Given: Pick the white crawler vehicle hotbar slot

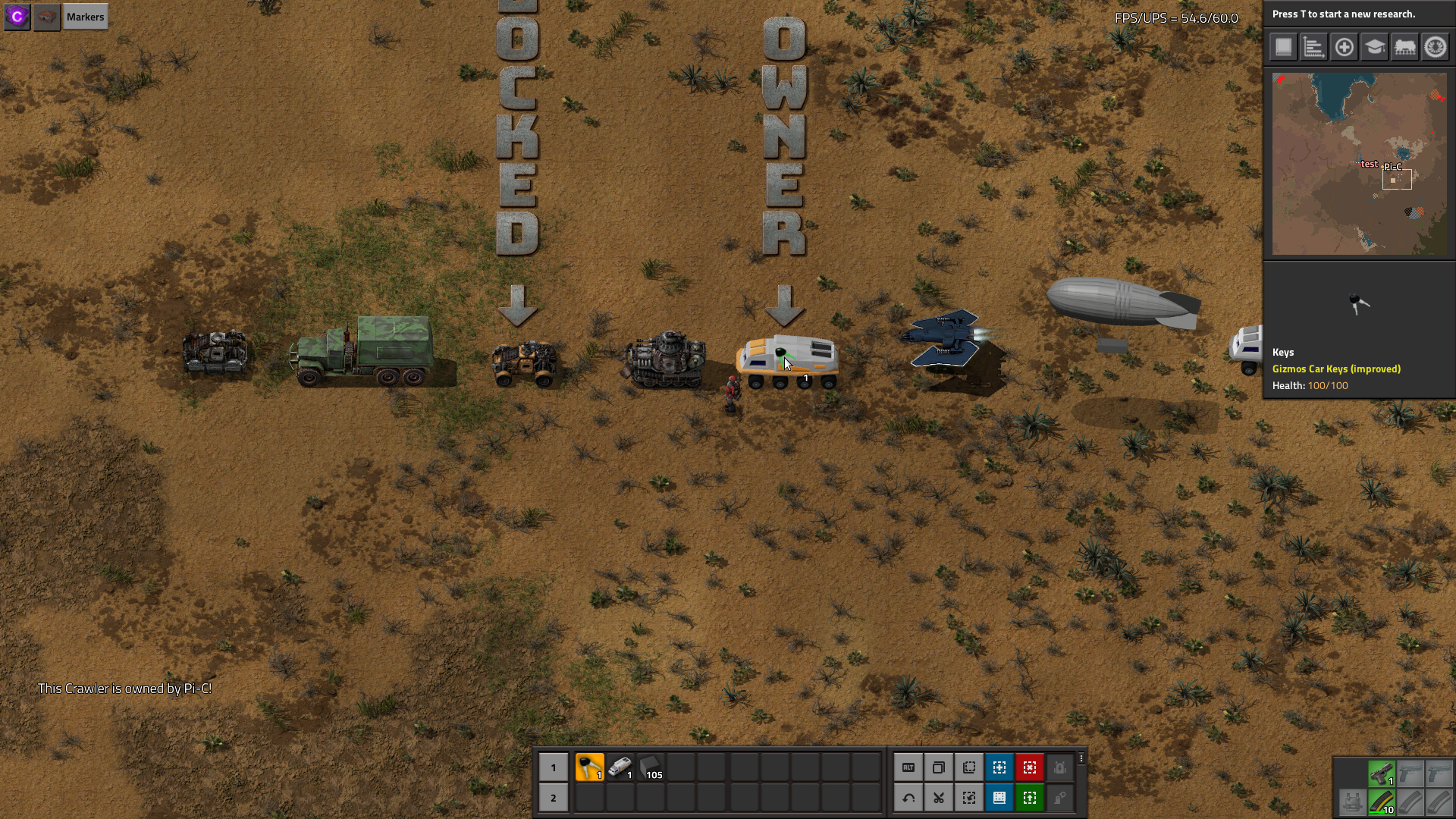Looking at the screenshot, I should 620,767.
